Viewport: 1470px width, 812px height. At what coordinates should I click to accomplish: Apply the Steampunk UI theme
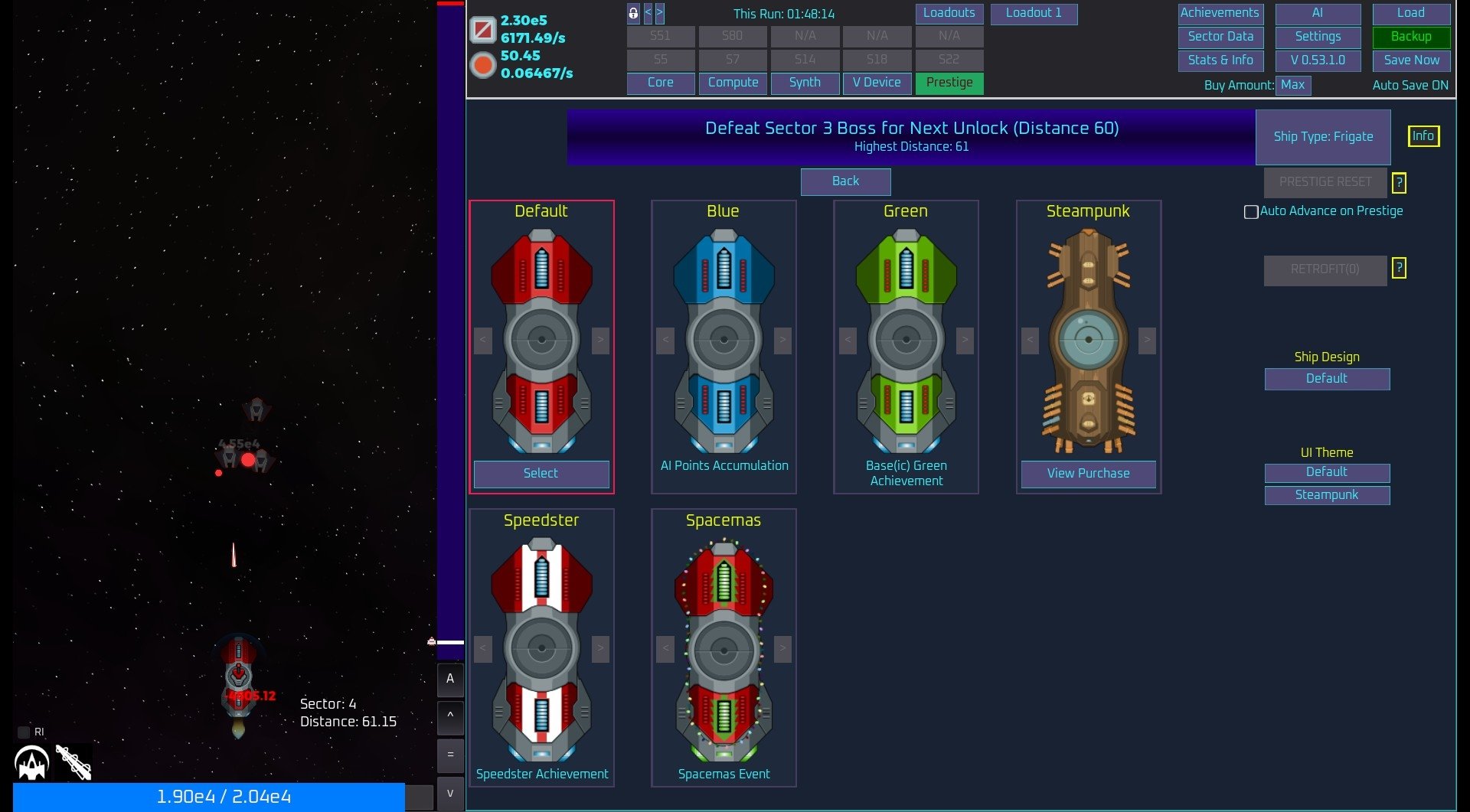click(1327, 495)
